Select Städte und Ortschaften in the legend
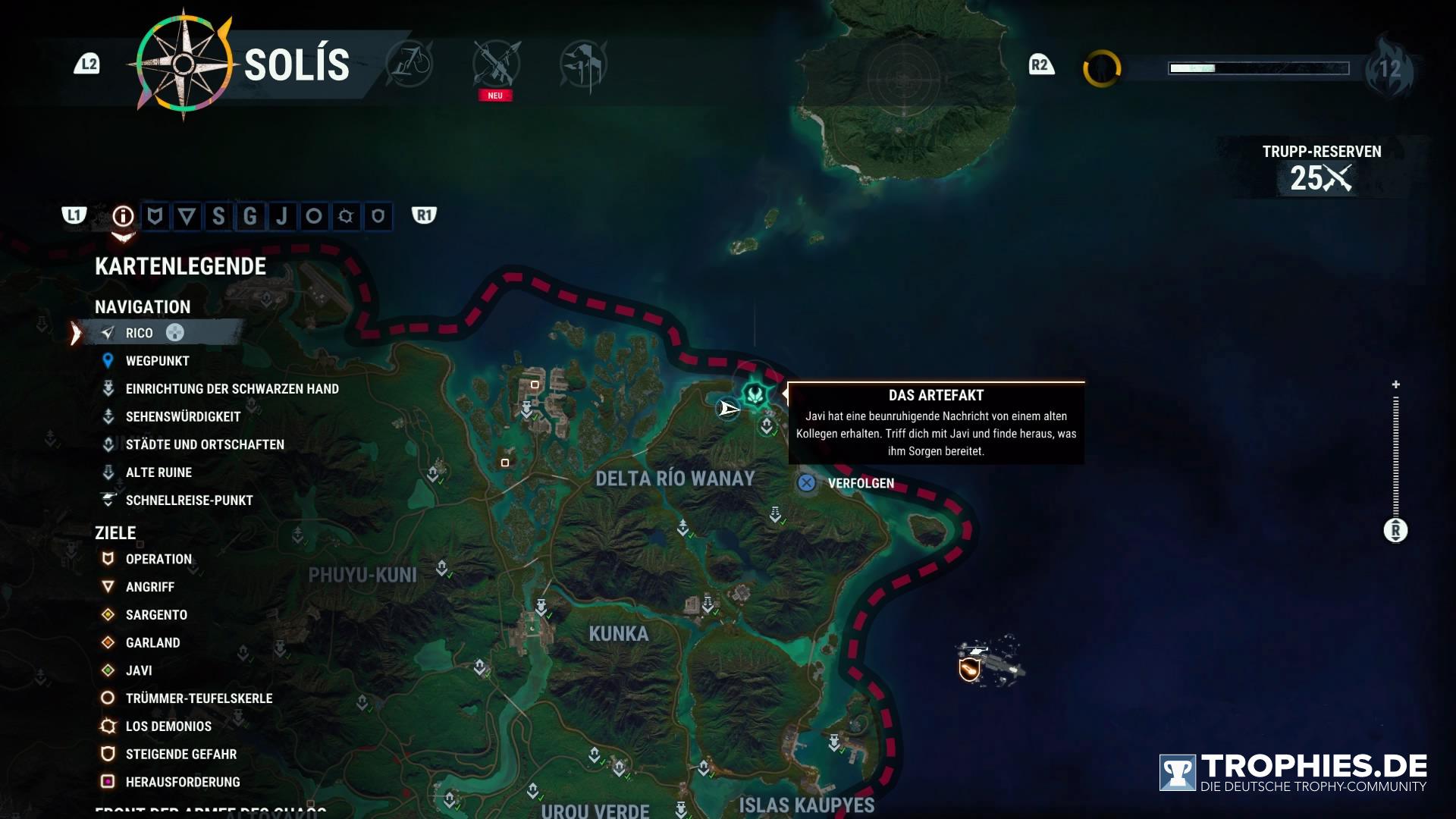Viewport: 1456px width, 819px height. pos(205,444)
